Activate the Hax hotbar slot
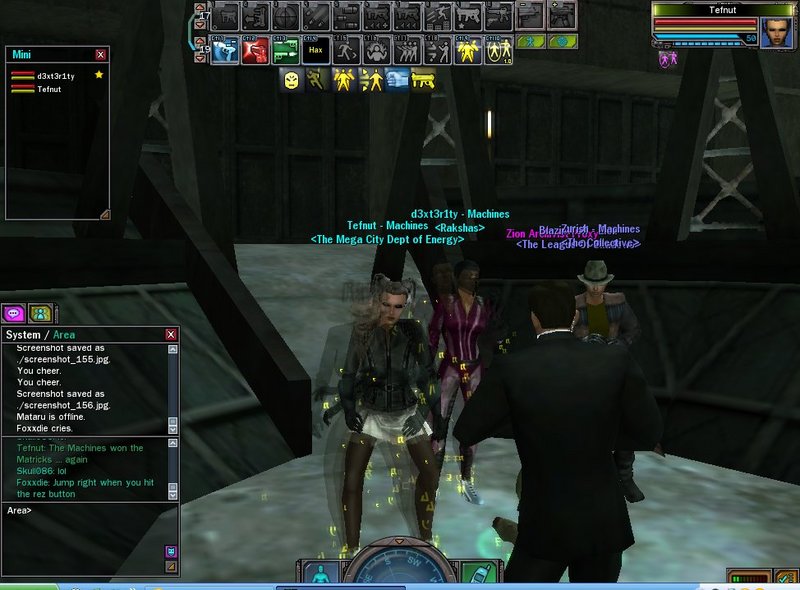The image size is (800, 590). pyautogui.click(x=315, y=48)
